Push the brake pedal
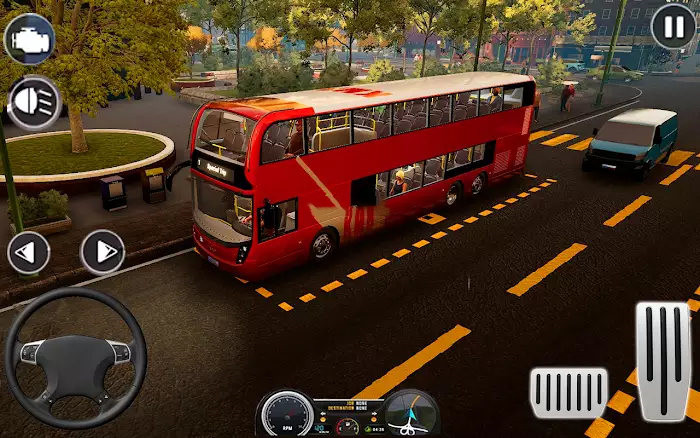700x438 pixels. coord(568,393)
